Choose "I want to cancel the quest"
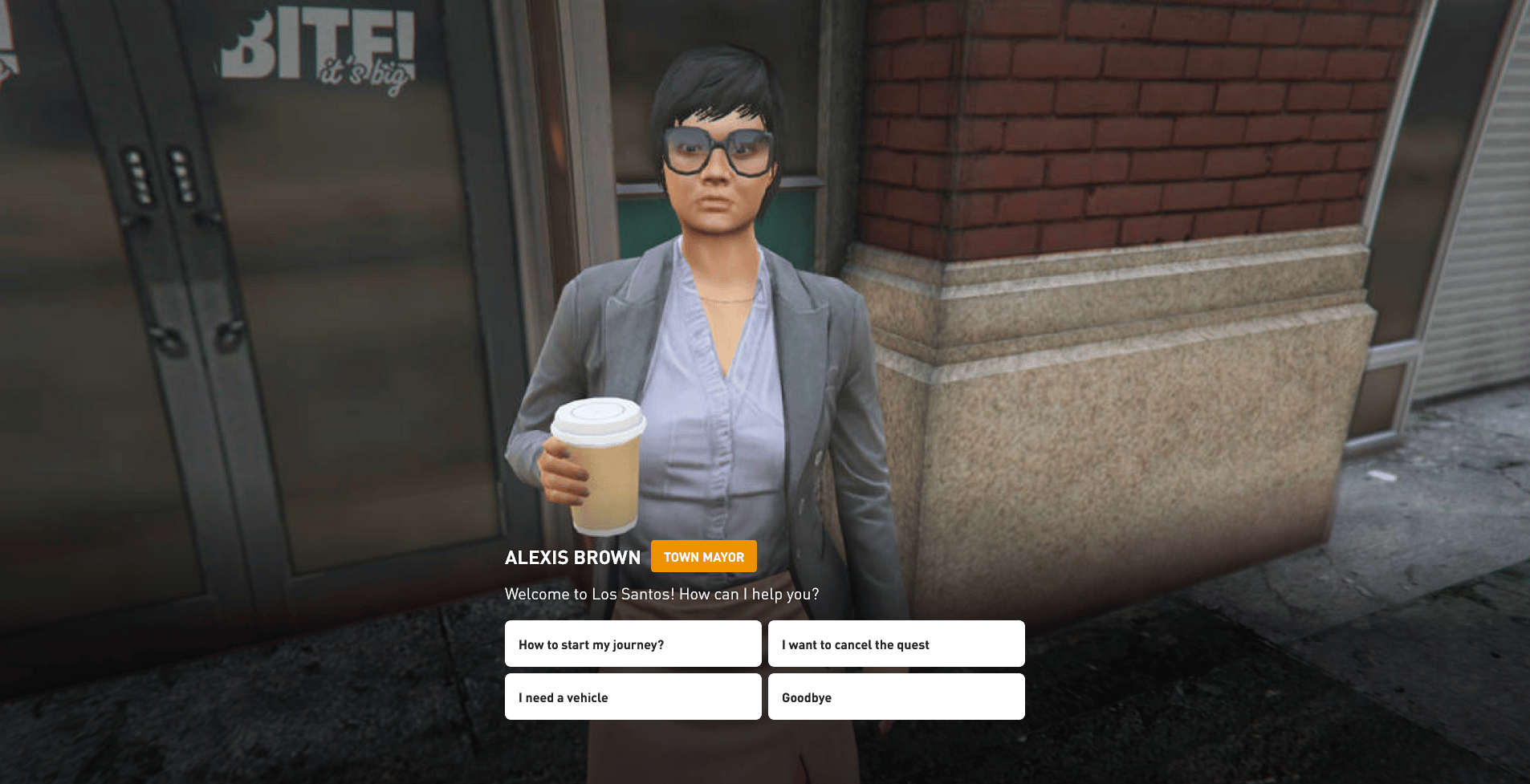This screenshot has width=1530, height=784. click(x=896, y=644)
